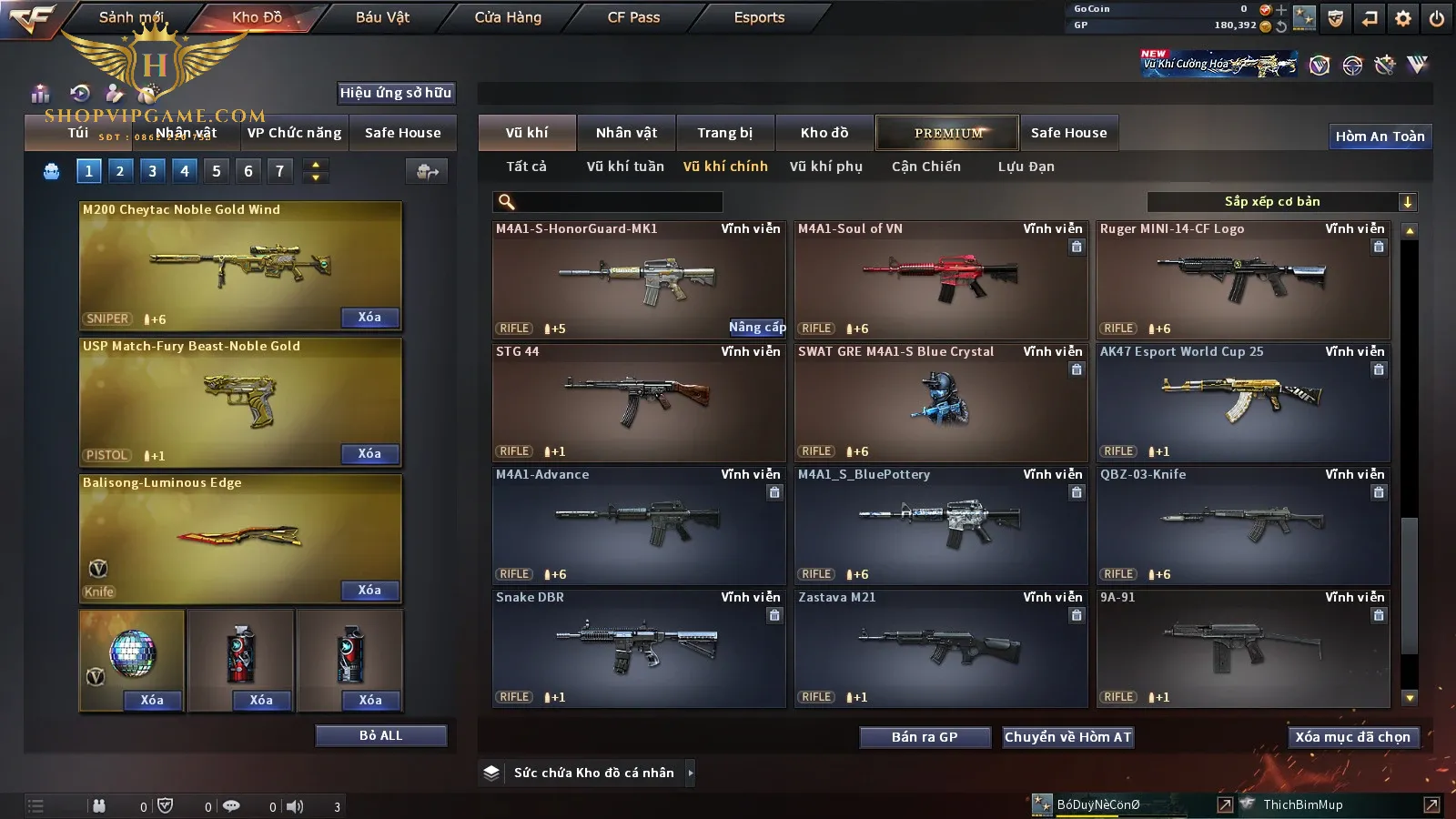Select the AK47 Esport World Cup 25 rifle
The width and height of the screenshot is (1456, 819).
pyautogui.click(x=1242, y=401)
